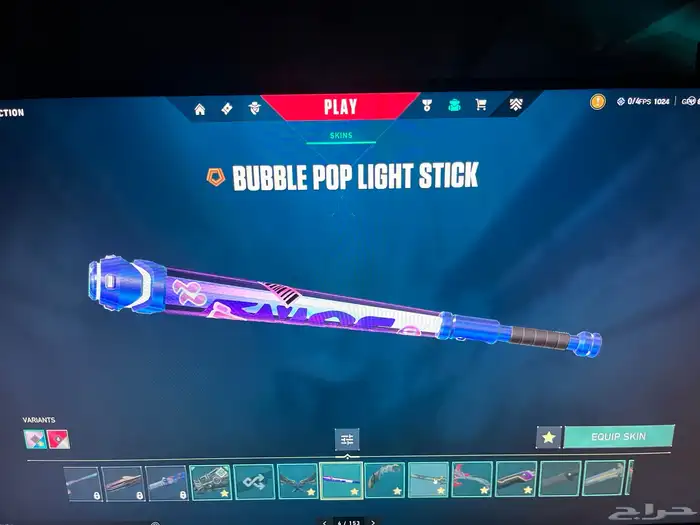Click the gold coin icon near top right
The image size is (700, 525).
[597, 101]
